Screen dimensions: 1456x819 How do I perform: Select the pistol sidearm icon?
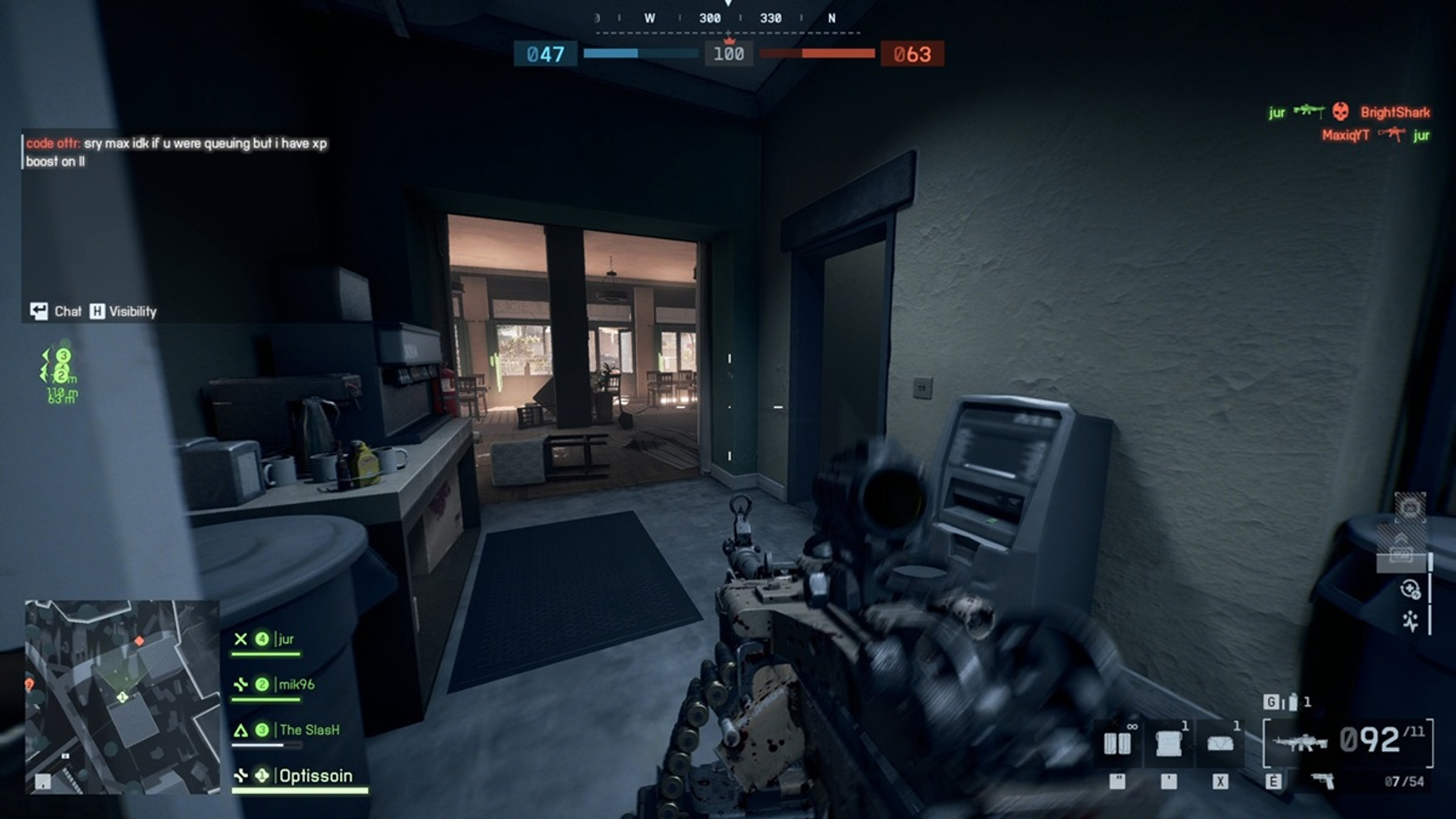point(1323,779)
